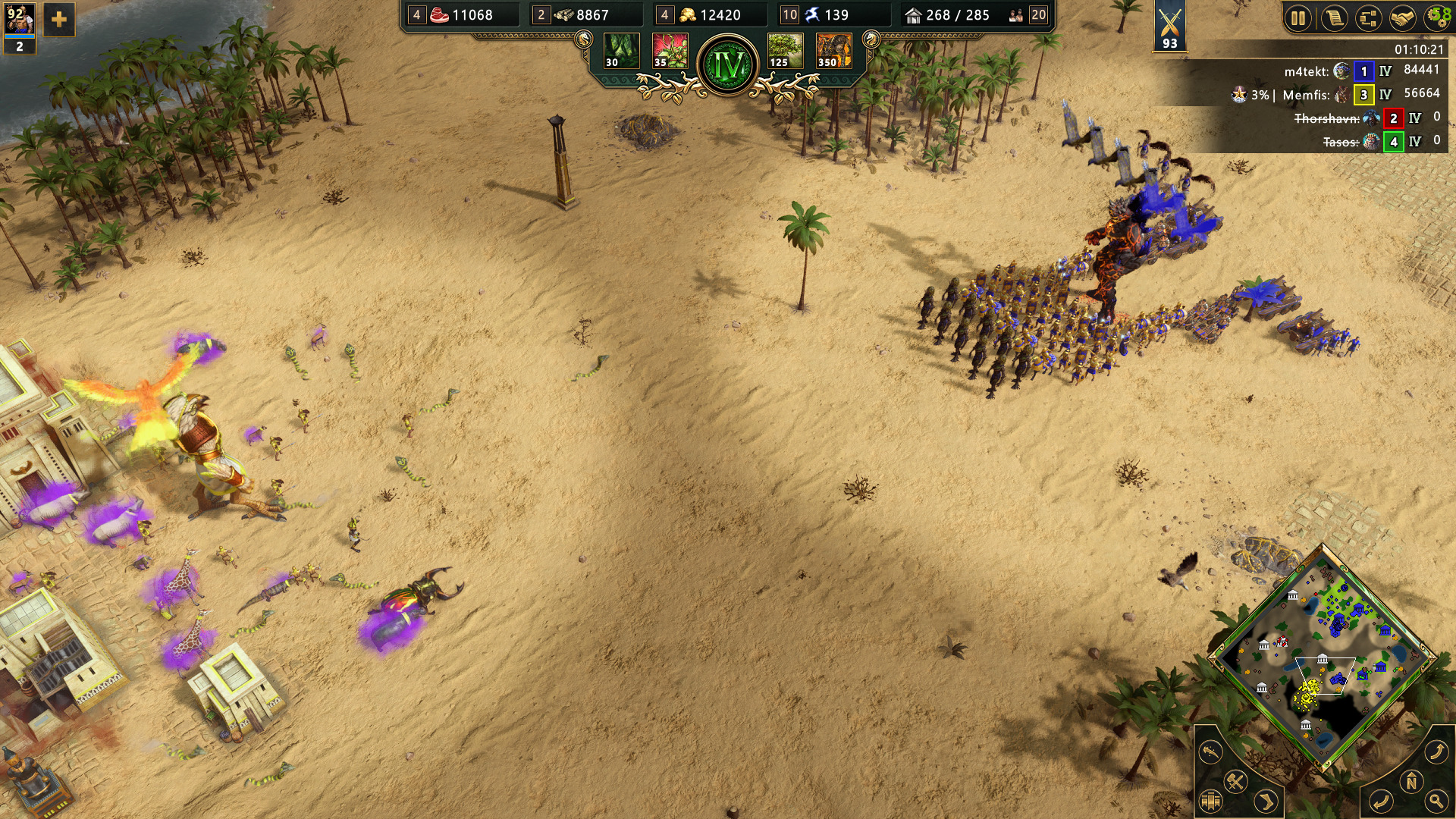Screen dimensions: 1456x819
Task: Reset camera north with the N button
Action: point(1411,781)
